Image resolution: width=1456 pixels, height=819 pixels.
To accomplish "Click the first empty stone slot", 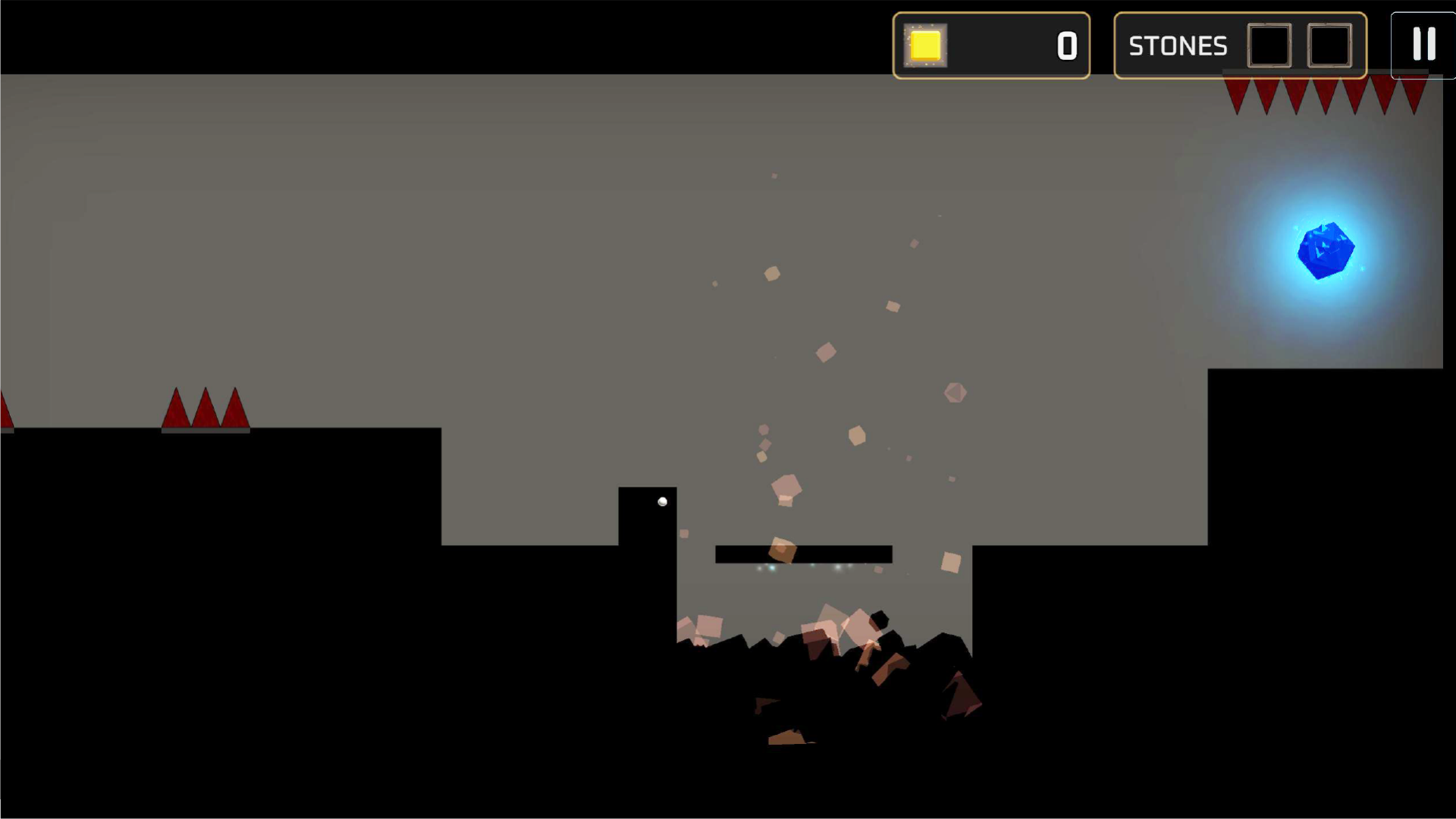I will tap(1269, 45).
